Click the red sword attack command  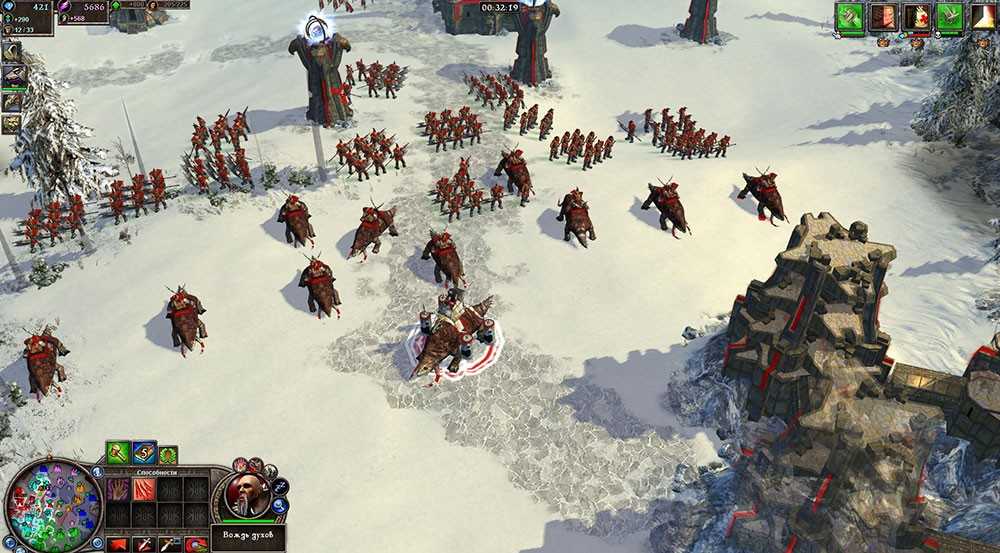pyautogui.click(x=146, y=544)
